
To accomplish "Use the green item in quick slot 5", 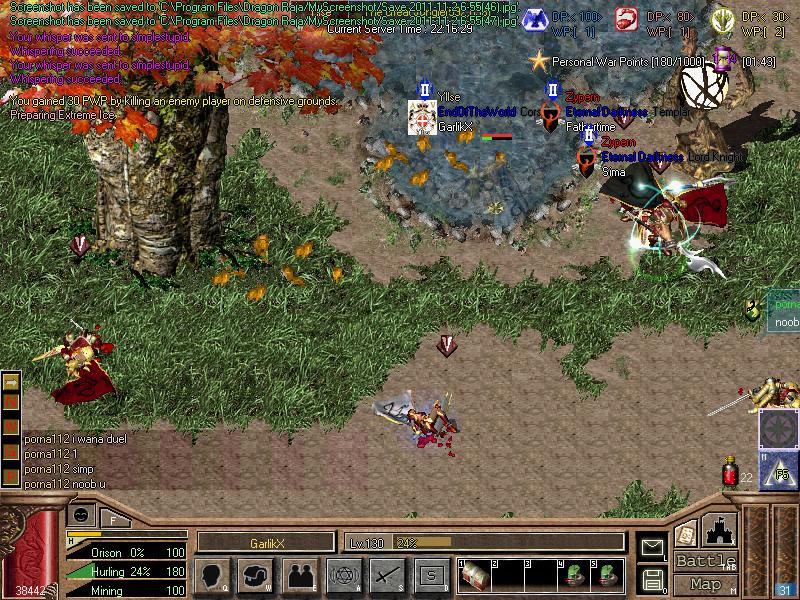I will coord(607,576).
